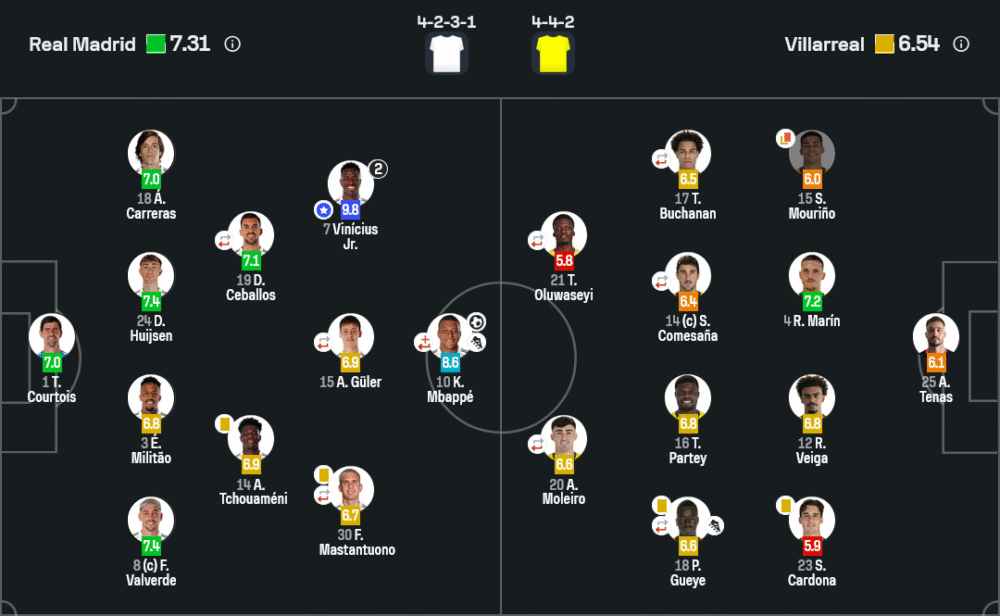Image resolution: width=1000 pixels, height=616 pixels.
Task: Select S. Mouriño's portrait
Action: [811, 154]
